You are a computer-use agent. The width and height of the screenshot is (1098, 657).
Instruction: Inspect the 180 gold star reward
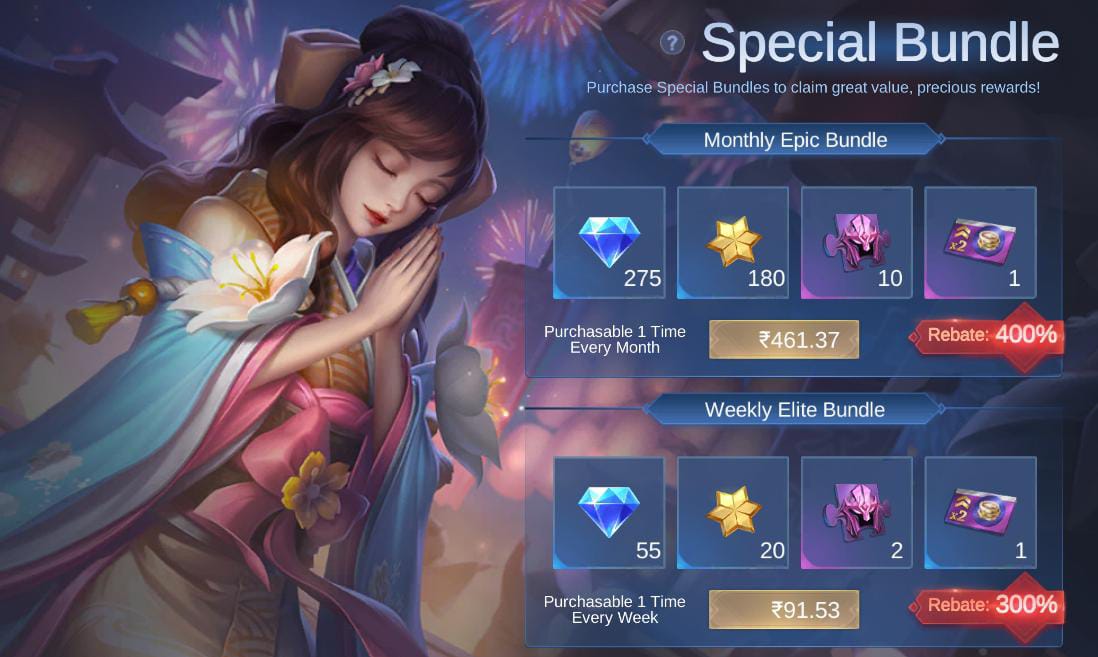click(x=733, y=242)
